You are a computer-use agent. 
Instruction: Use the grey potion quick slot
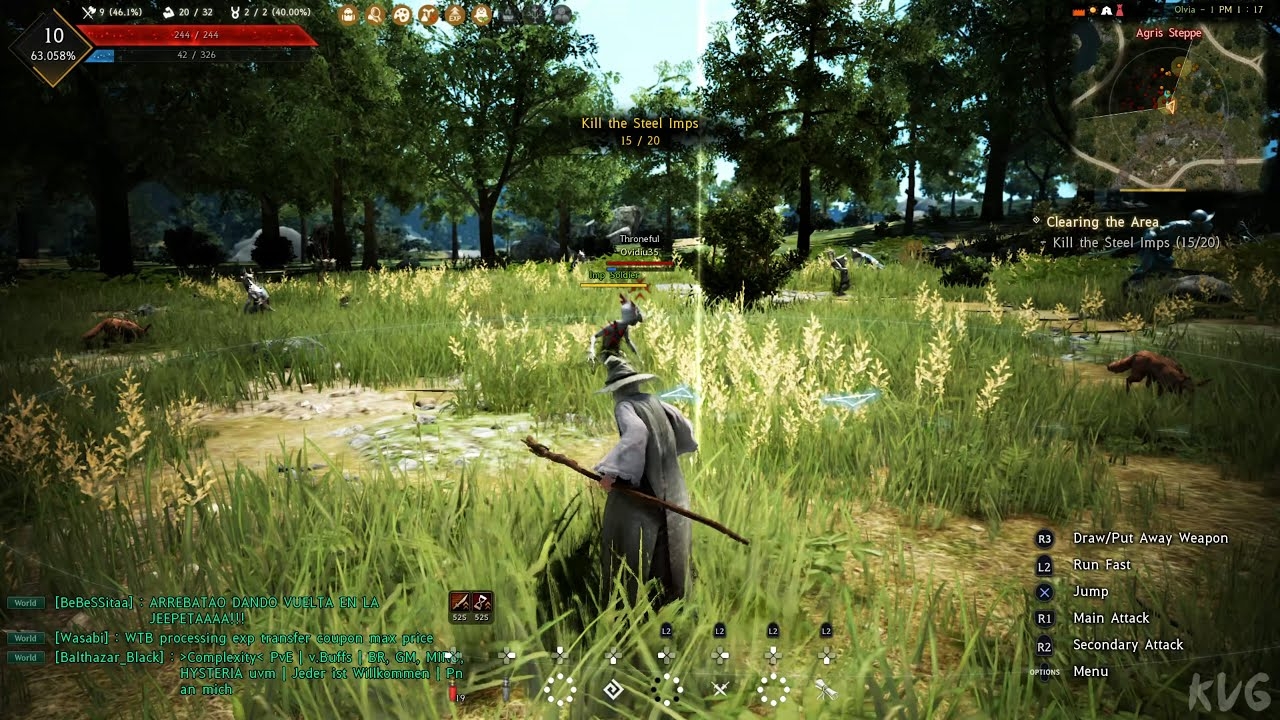click(507, 688)
